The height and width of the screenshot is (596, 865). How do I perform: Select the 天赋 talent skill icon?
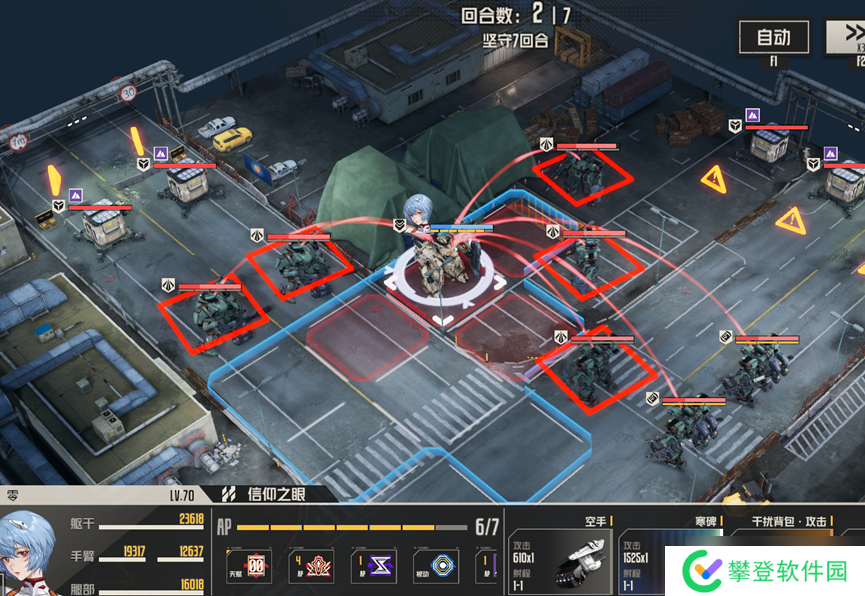point(247,566)
